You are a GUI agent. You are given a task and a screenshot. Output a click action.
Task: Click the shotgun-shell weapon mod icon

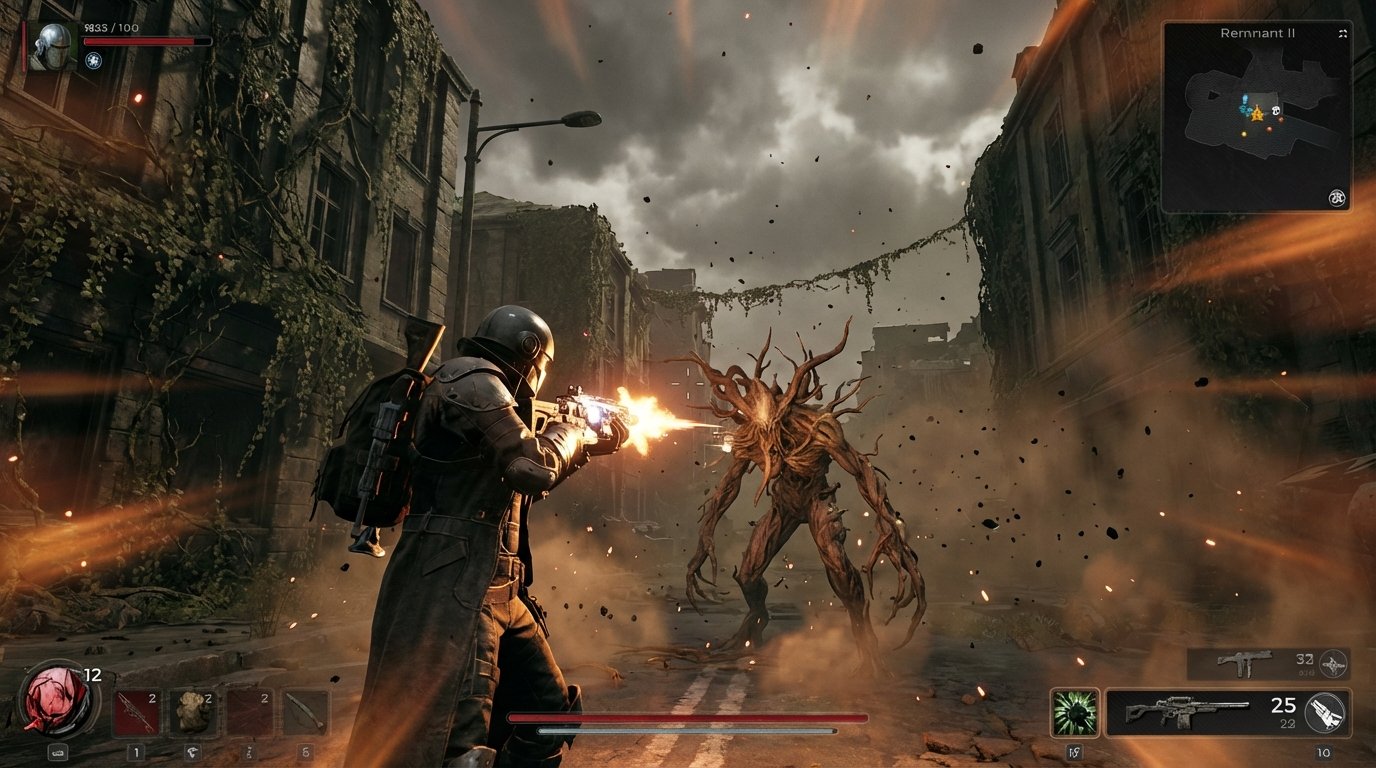pos(1327,712)
